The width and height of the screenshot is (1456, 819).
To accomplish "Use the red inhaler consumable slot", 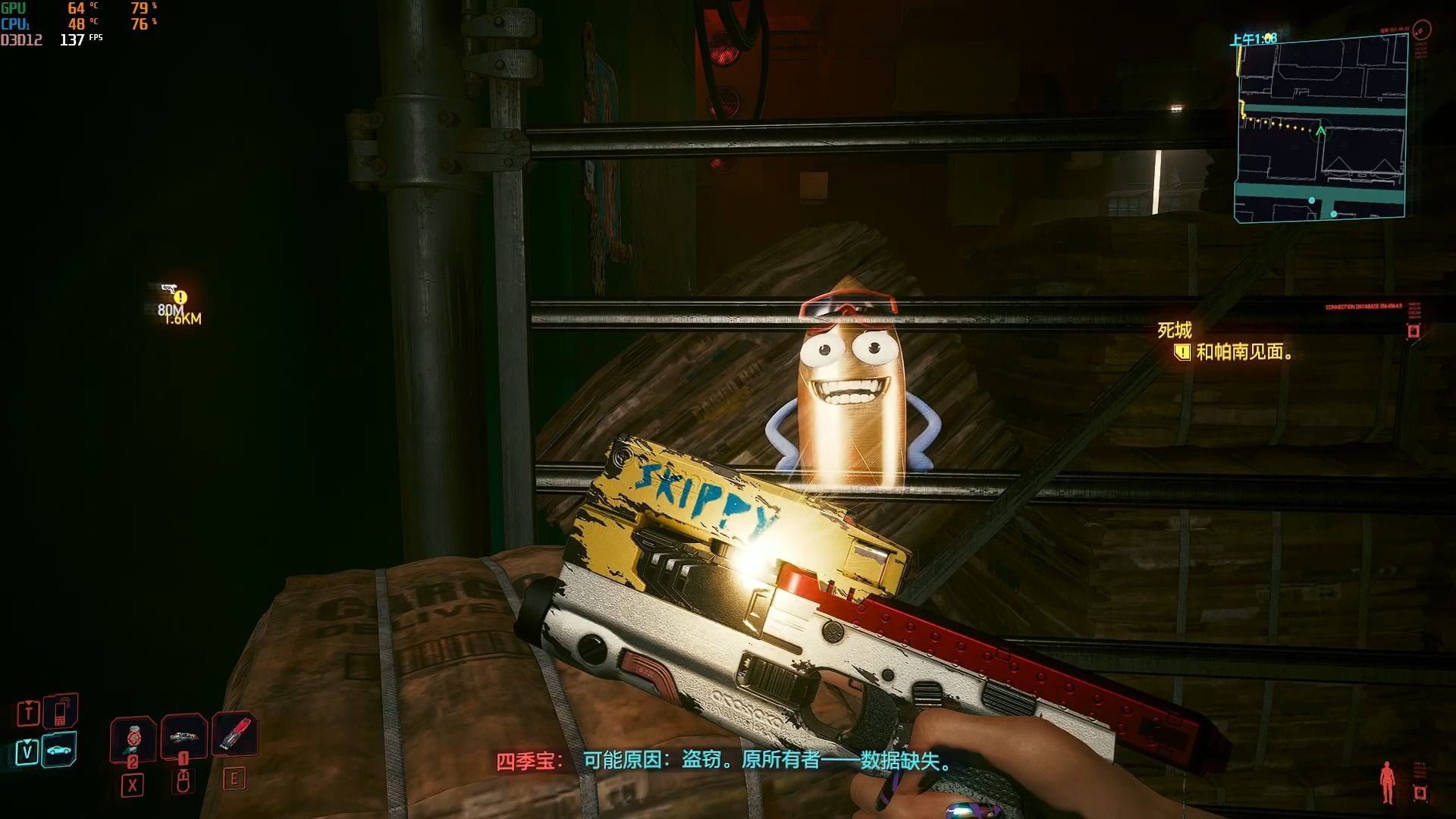I will click(x=234, y=734).
